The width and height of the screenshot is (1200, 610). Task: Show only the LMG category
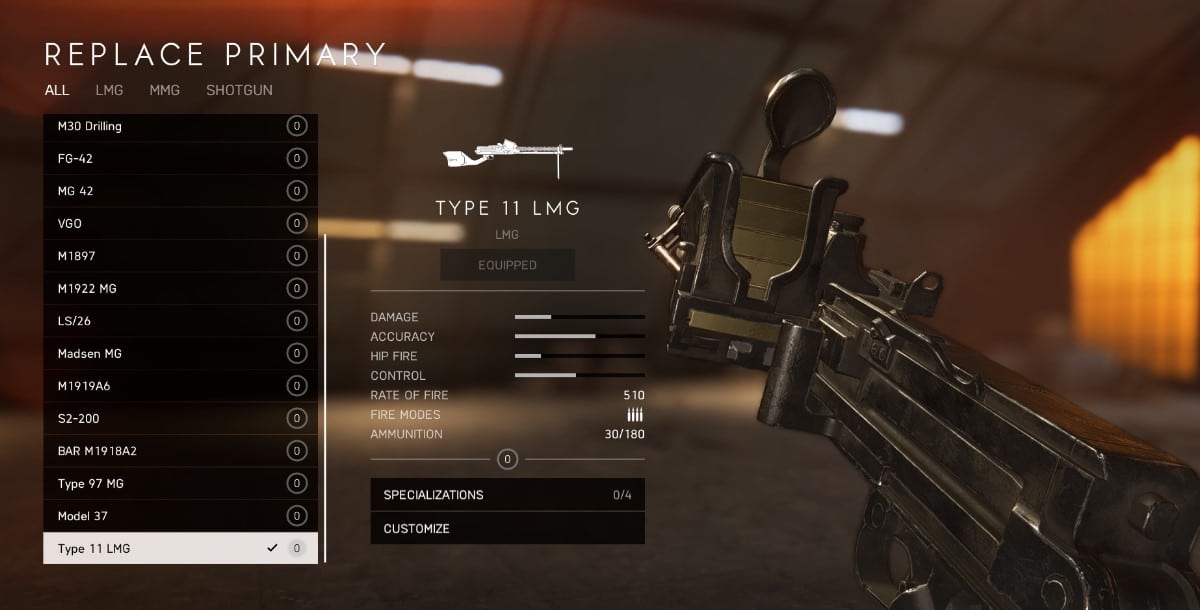109,90
